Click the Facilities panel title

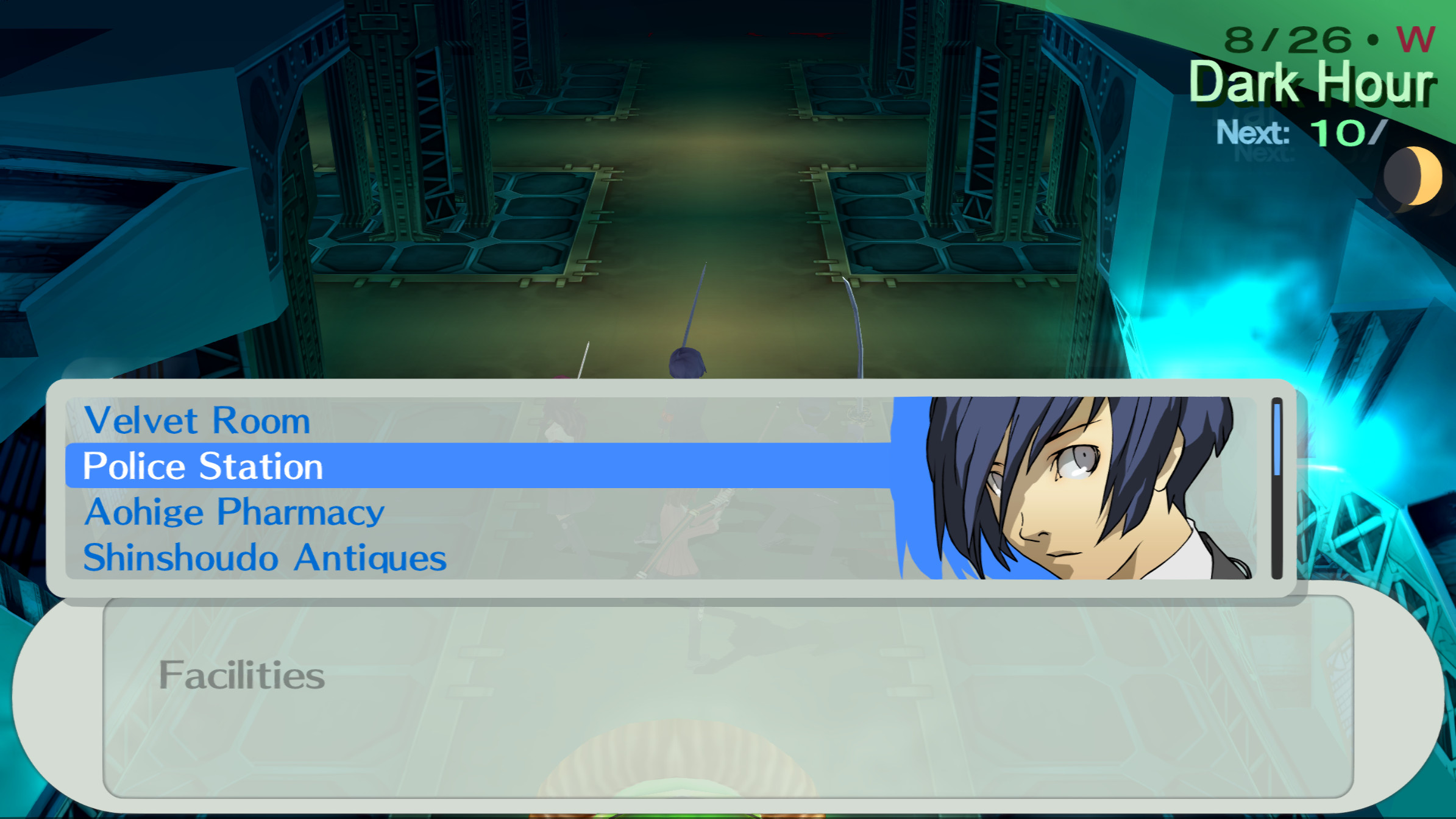[242, 674]
